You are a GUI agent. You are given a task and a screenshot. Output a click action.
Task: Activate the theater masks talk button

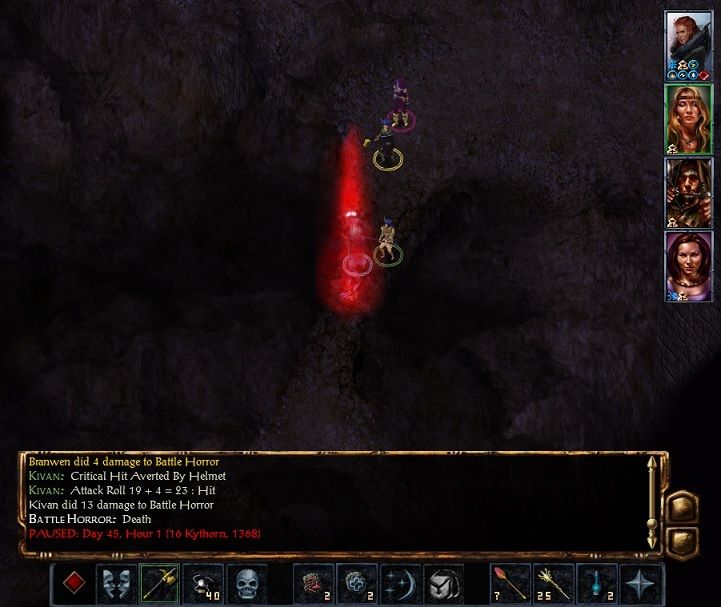pyautogui.click(x=116, y=584)
